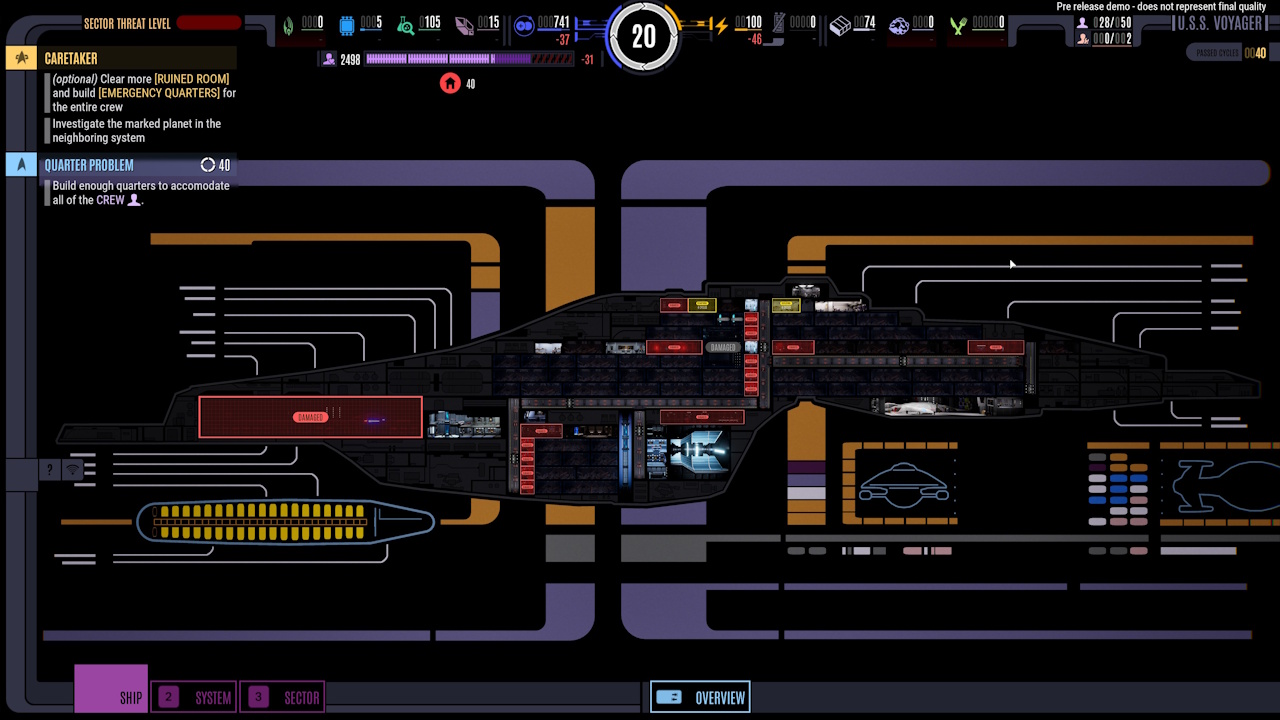The image size is (1280, 720).
Task: Toggle the blue tracking arrow for Quarter Problem
Action: 21,164
